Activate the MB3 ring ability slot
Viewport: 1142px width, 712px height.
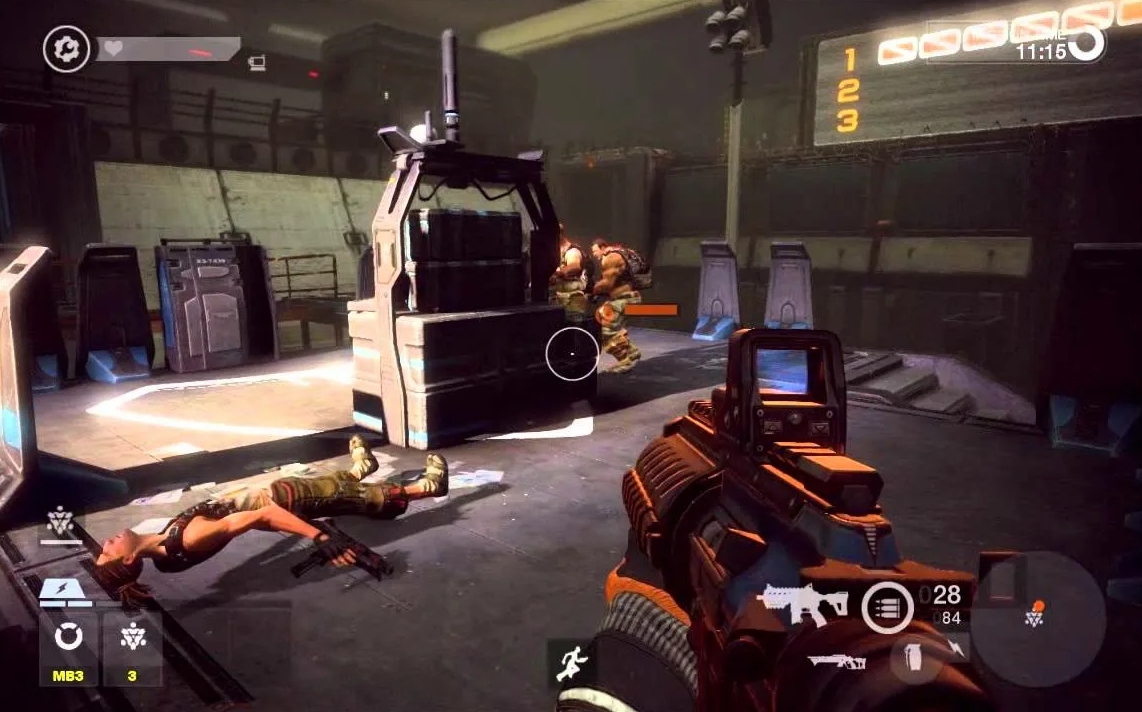[68, 647]
